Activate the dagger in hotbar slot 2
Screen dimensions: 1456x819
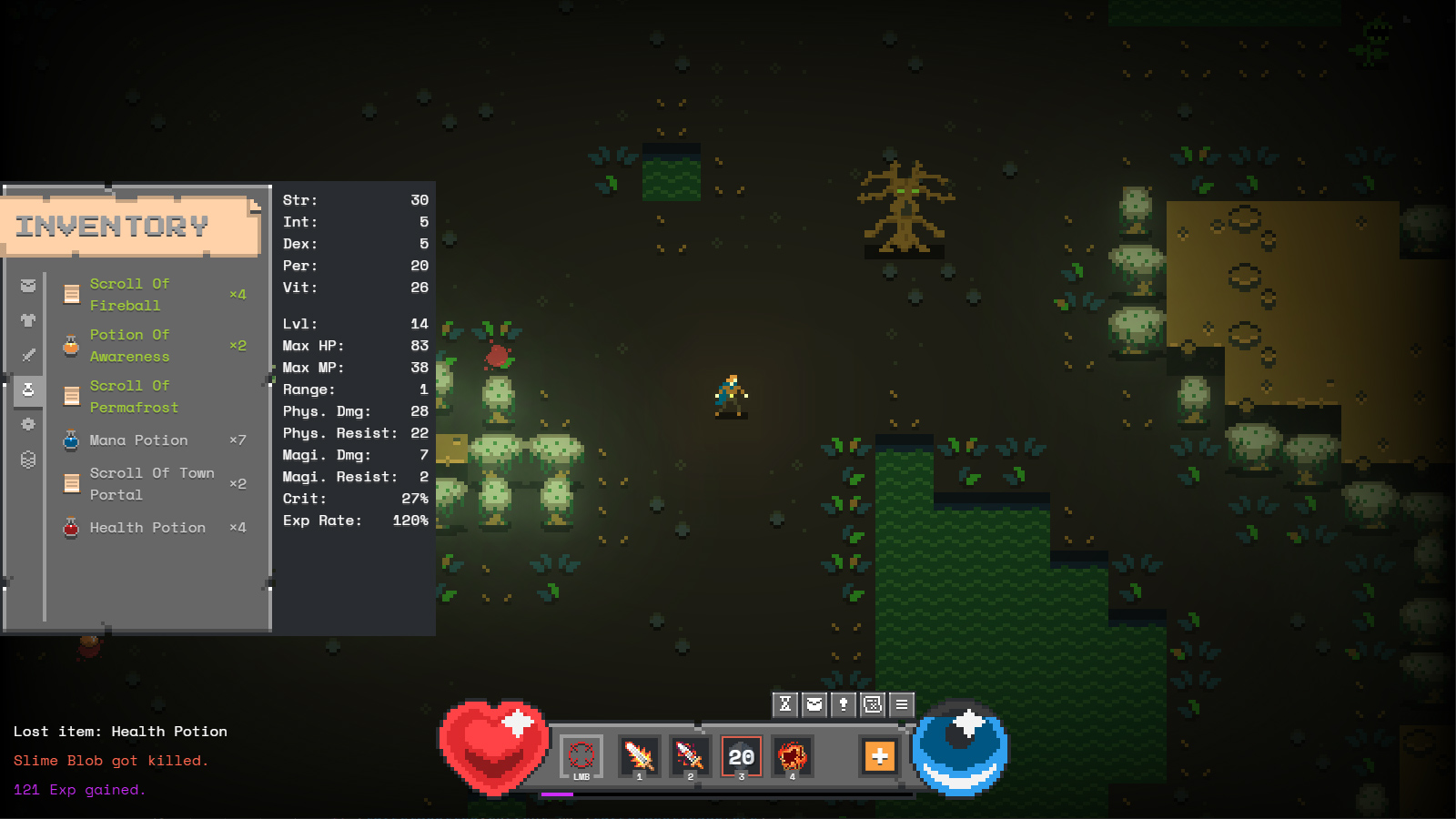689,757
